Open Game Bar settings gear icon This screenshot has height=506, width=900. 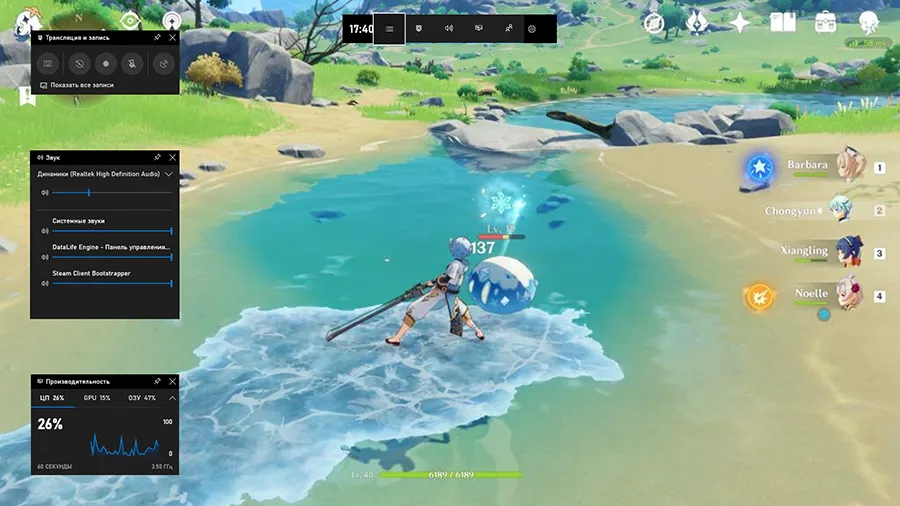(x=532, y=29)
